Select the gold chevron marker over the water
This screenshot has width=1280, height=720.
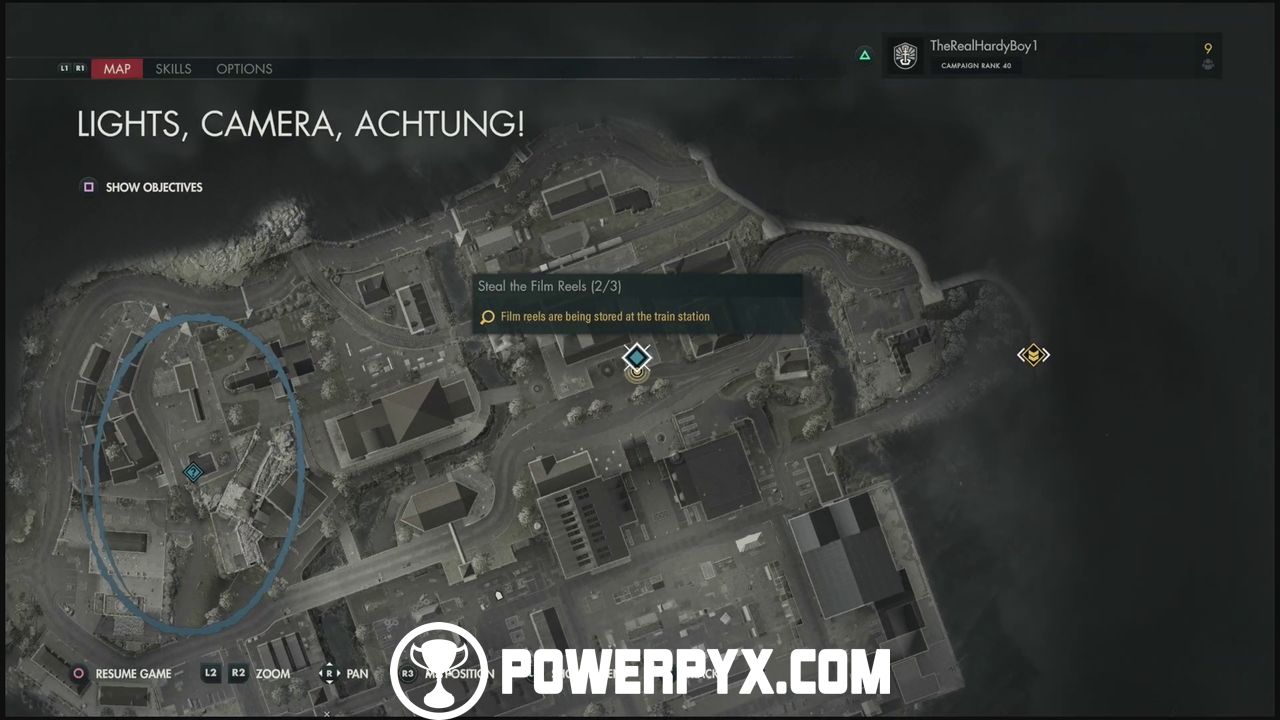point(1033,355)
